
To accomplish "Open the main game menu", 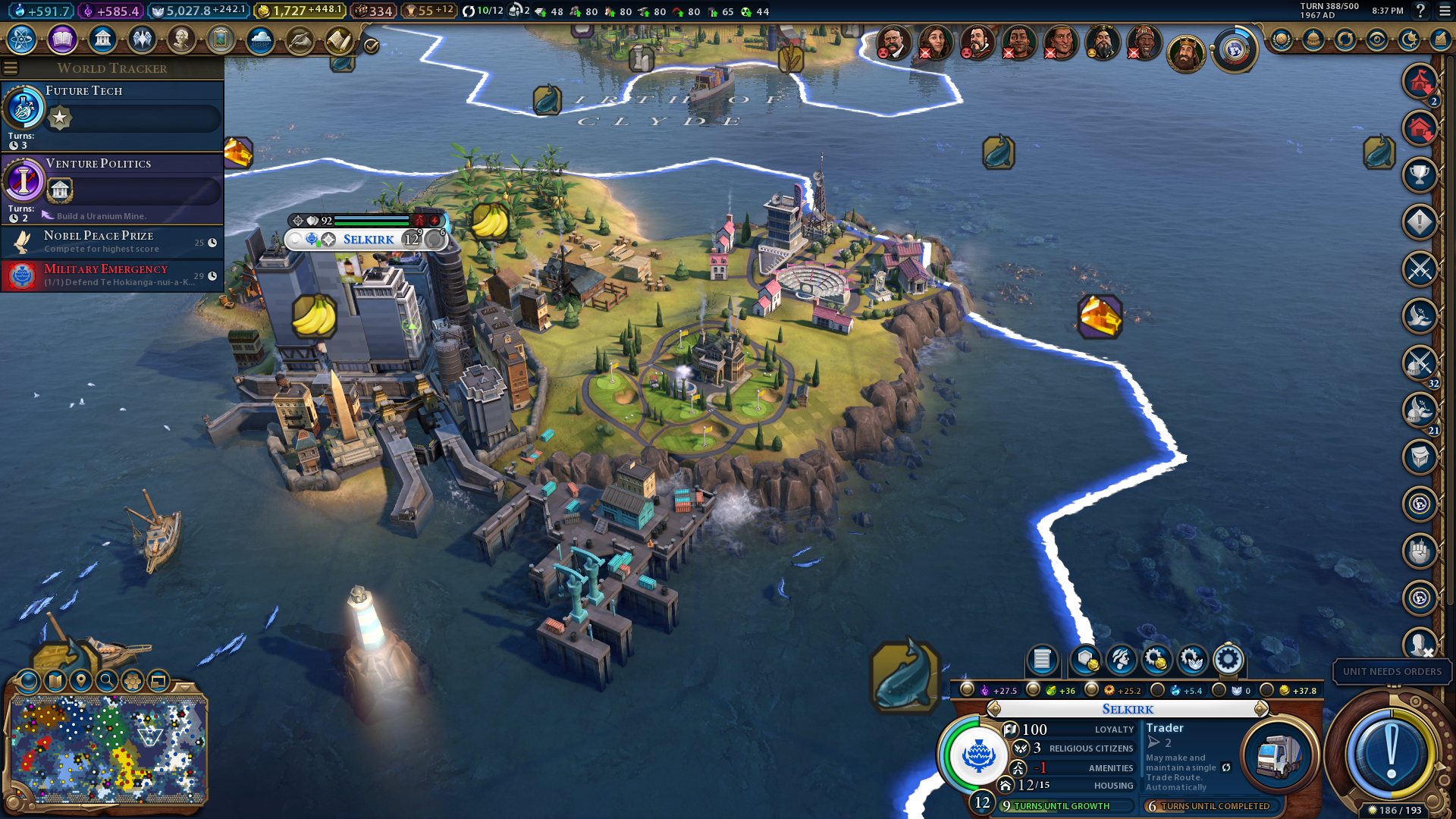I will 1444,11.
